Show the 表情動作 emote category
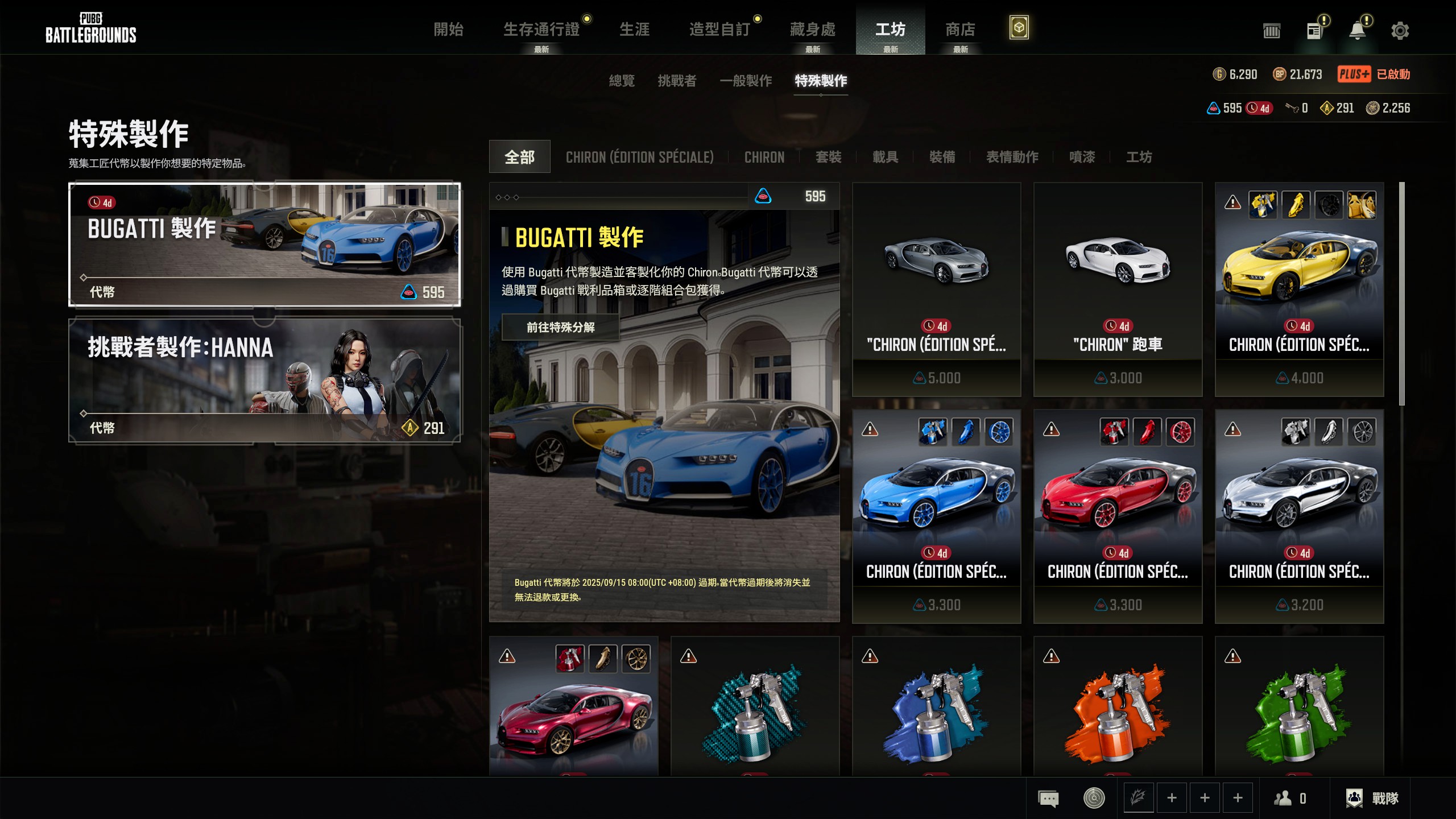1456x819 pixels. pyautogui.click(x=1012, y=157)
